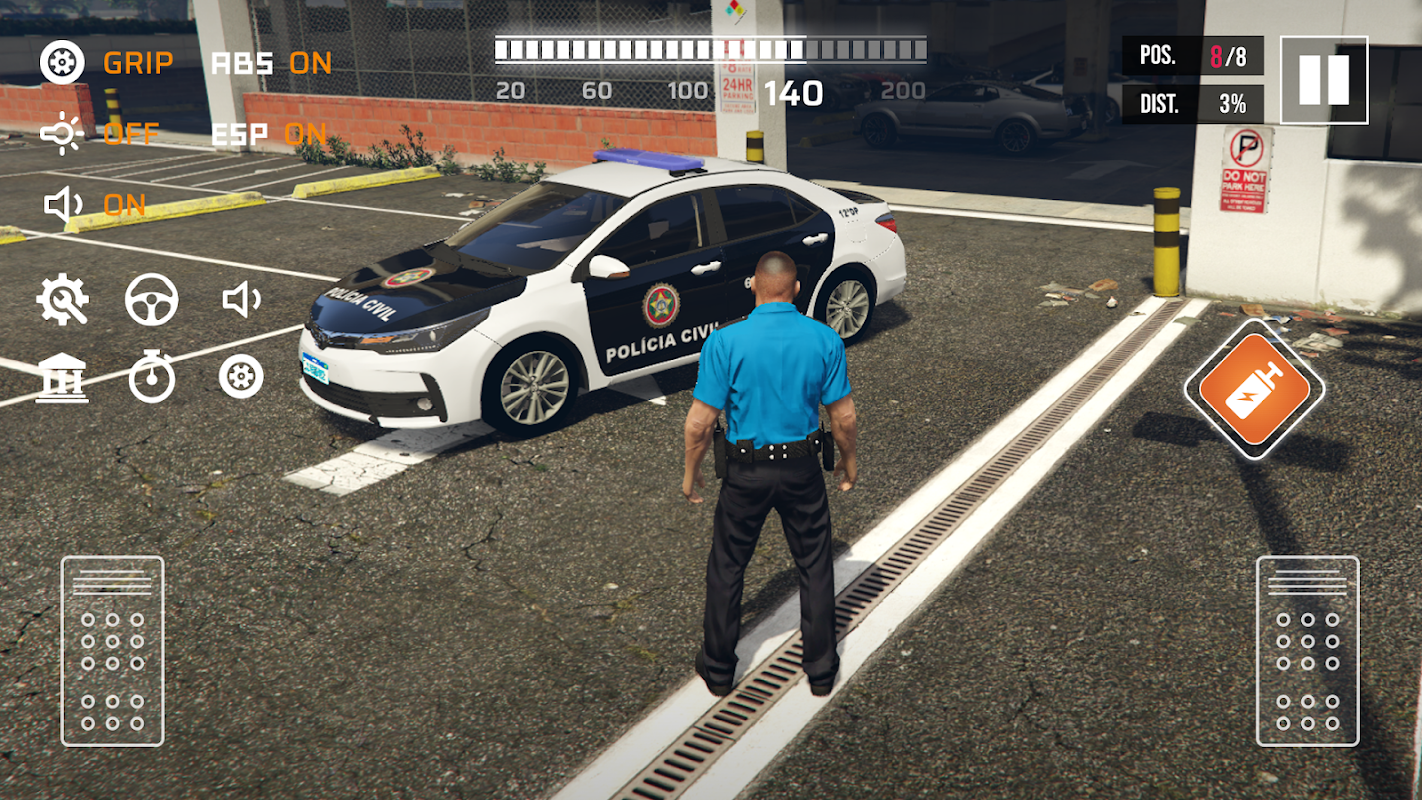Image resolution: width=1422 pixels, height=800 pixels.
Task: Switch the ABS setting off
Action: (271, 63)
